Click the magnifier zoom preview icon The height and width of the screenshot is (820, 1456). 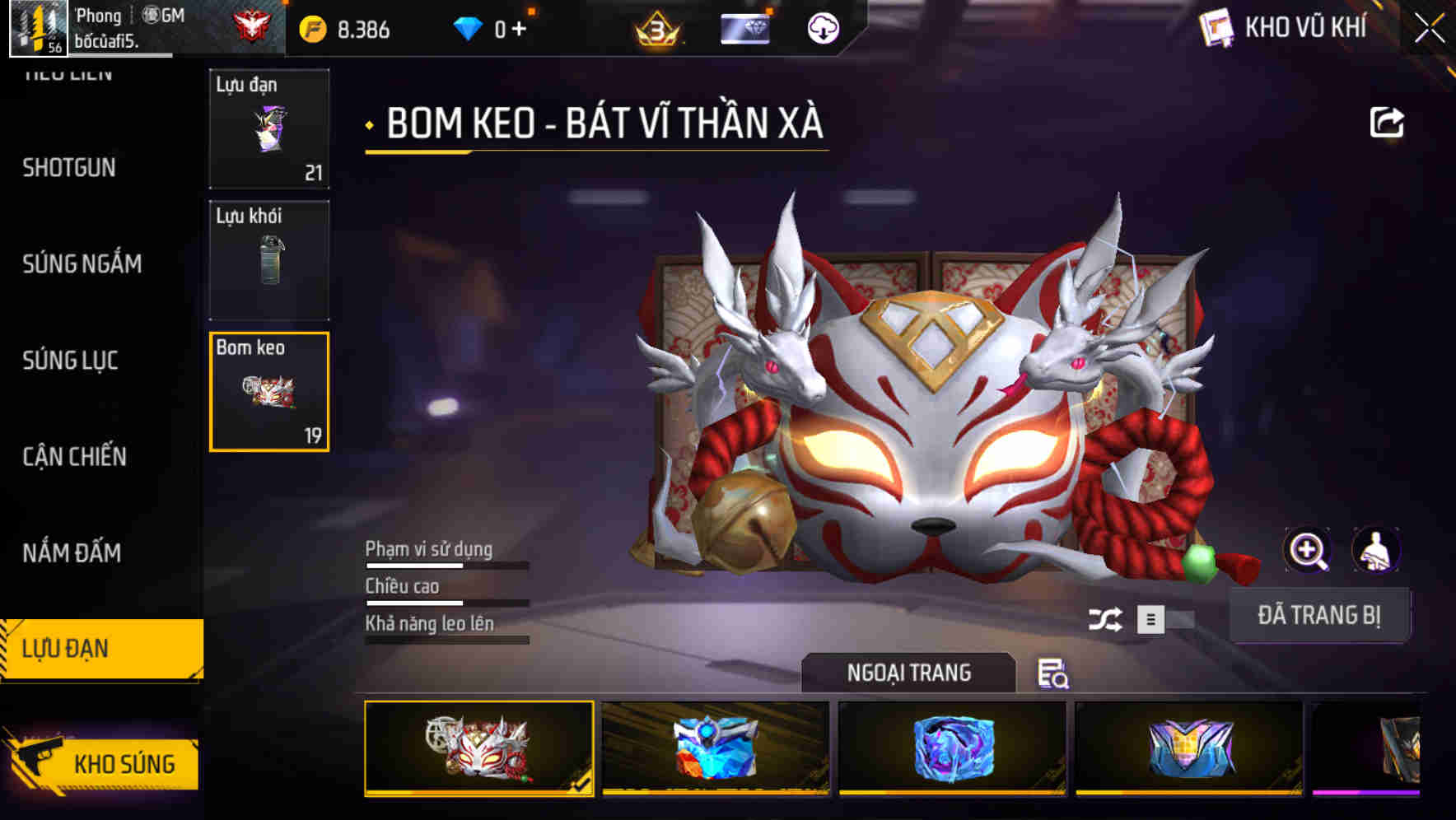tap(1306, 550)
